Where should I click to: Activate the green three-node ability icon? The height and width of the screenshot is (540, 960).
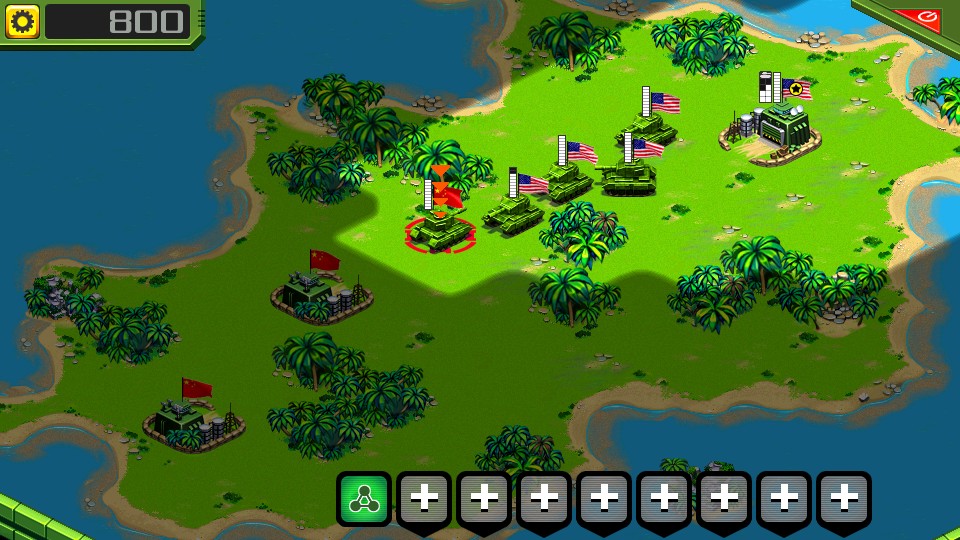point(364,497)
